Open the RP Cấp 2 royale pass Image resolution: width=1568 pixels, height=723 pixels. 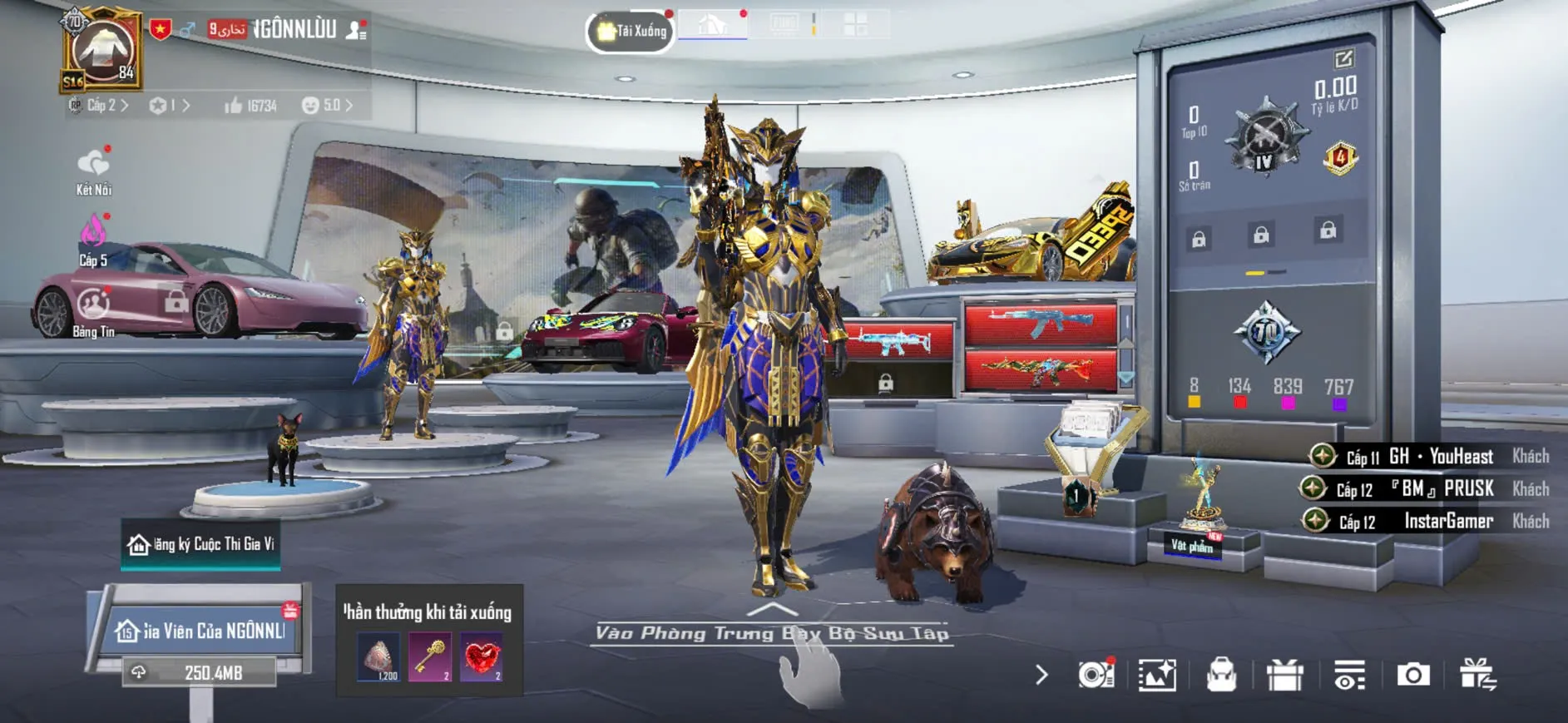point(100,106)
